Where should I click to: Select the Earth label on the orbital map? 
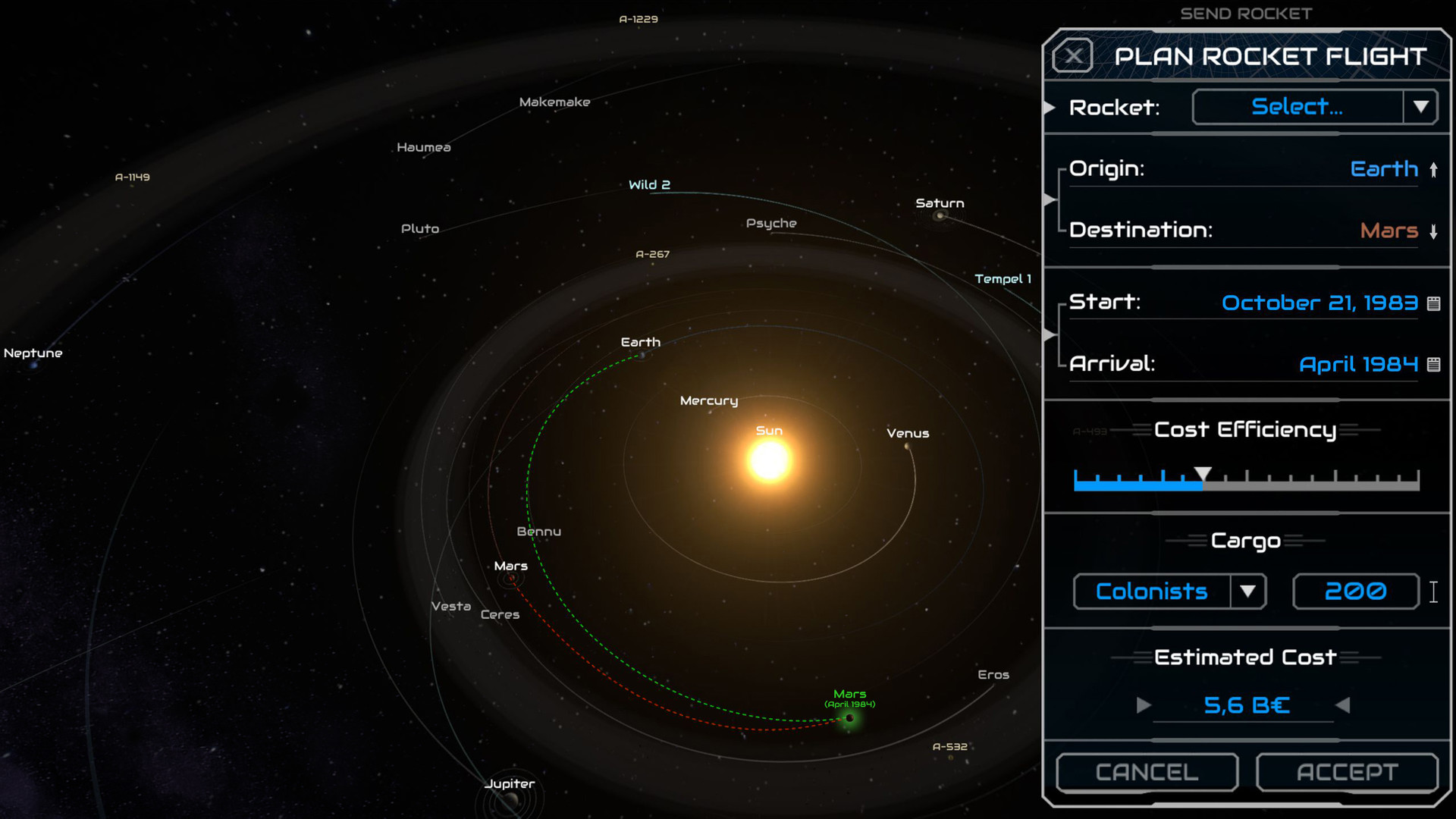tap(639, 342)
